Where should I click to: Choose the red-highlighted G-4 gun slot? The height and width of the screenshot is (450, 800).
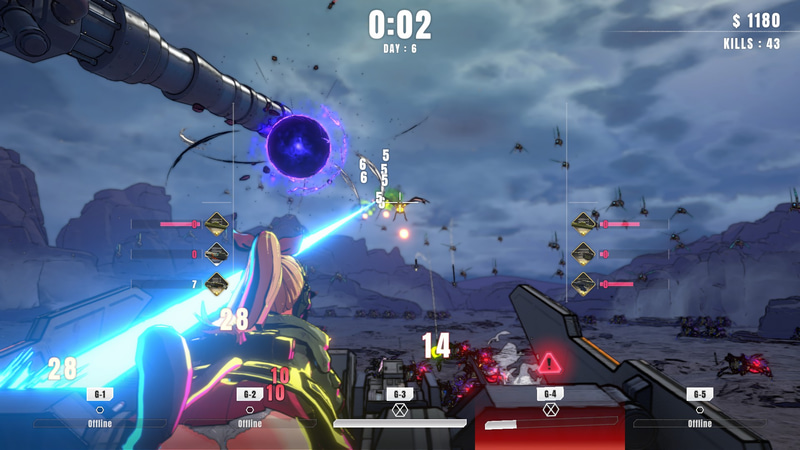tap(550, 408)
